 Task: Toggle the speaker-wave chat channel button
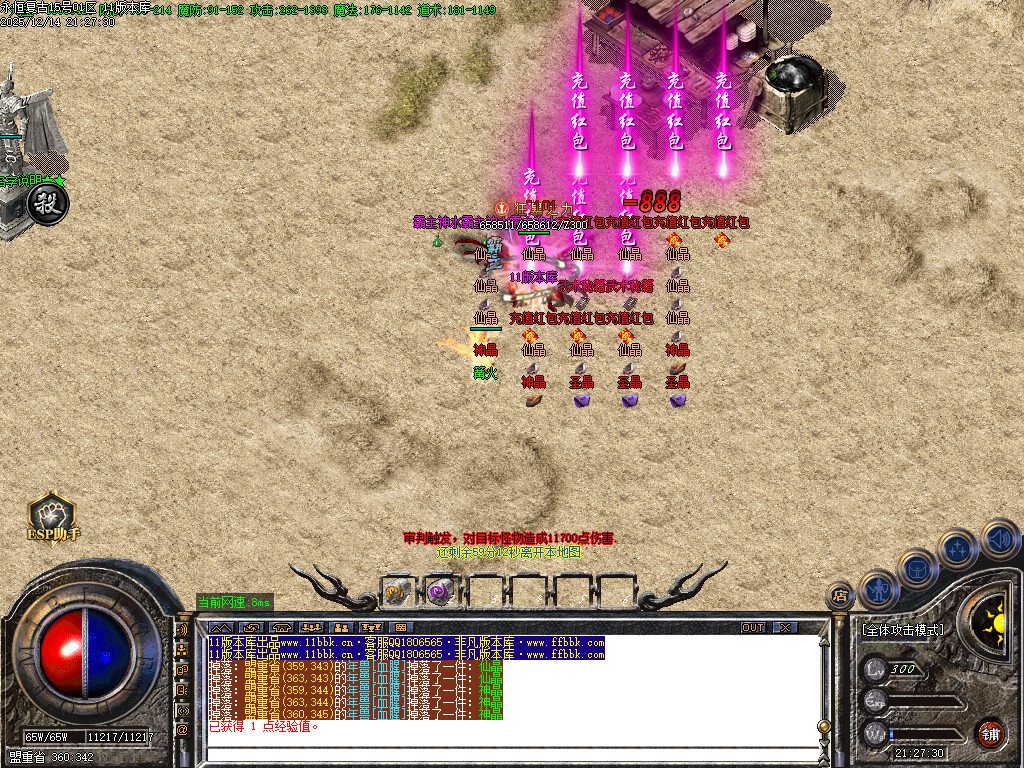click(x=182, y=631)
